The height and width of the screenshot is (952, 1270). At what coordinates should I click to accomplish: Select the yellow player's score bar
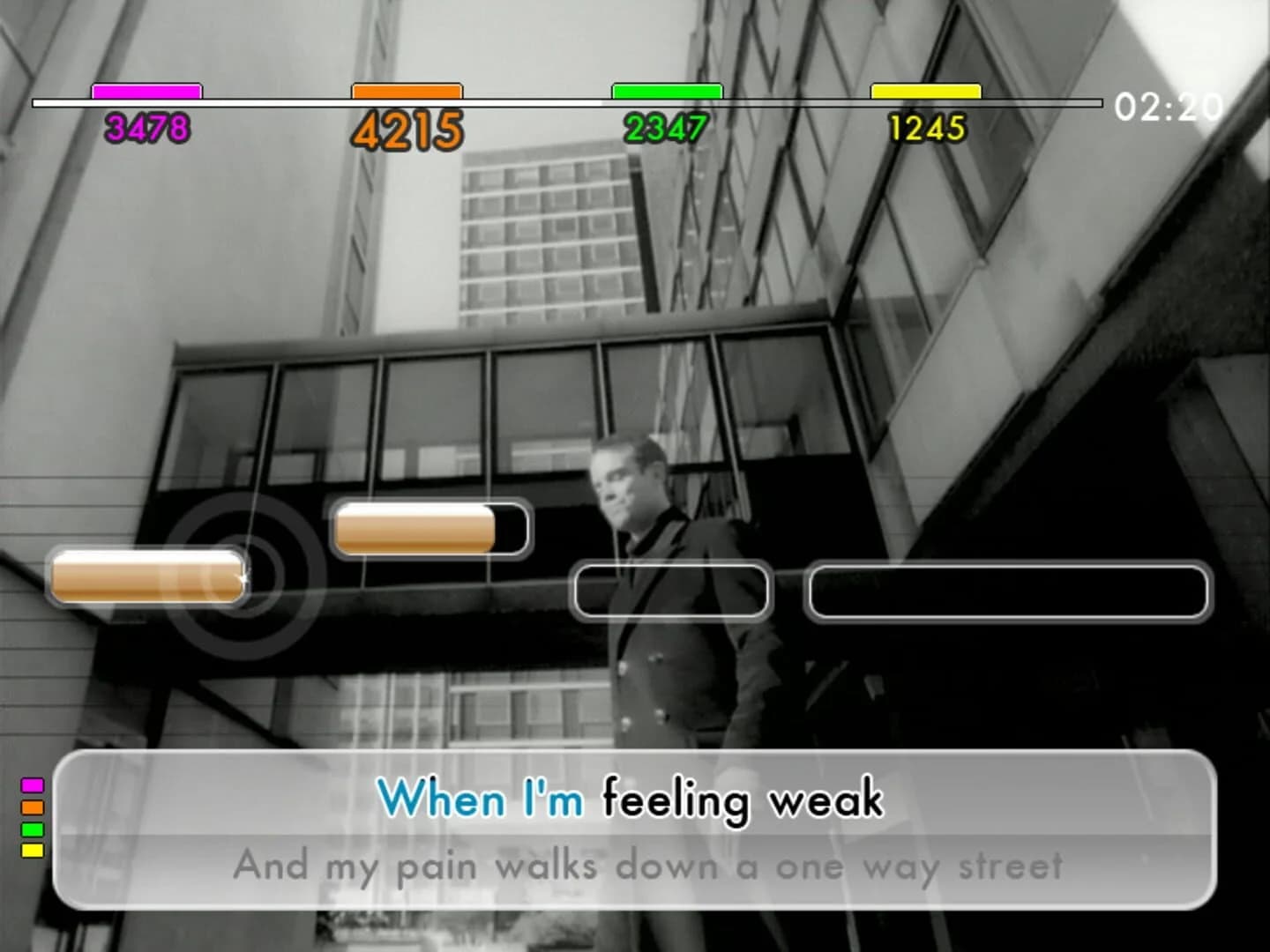[x=924, y=89]
